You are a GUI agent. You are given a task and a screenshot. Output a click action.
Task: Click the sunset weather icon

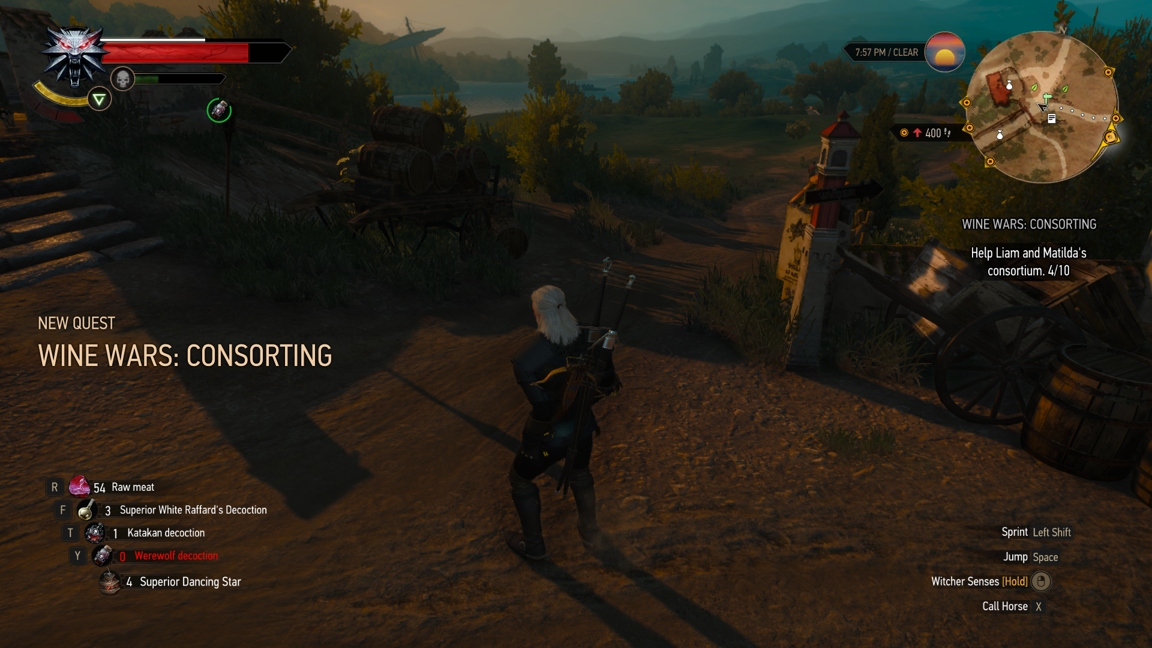944,52
